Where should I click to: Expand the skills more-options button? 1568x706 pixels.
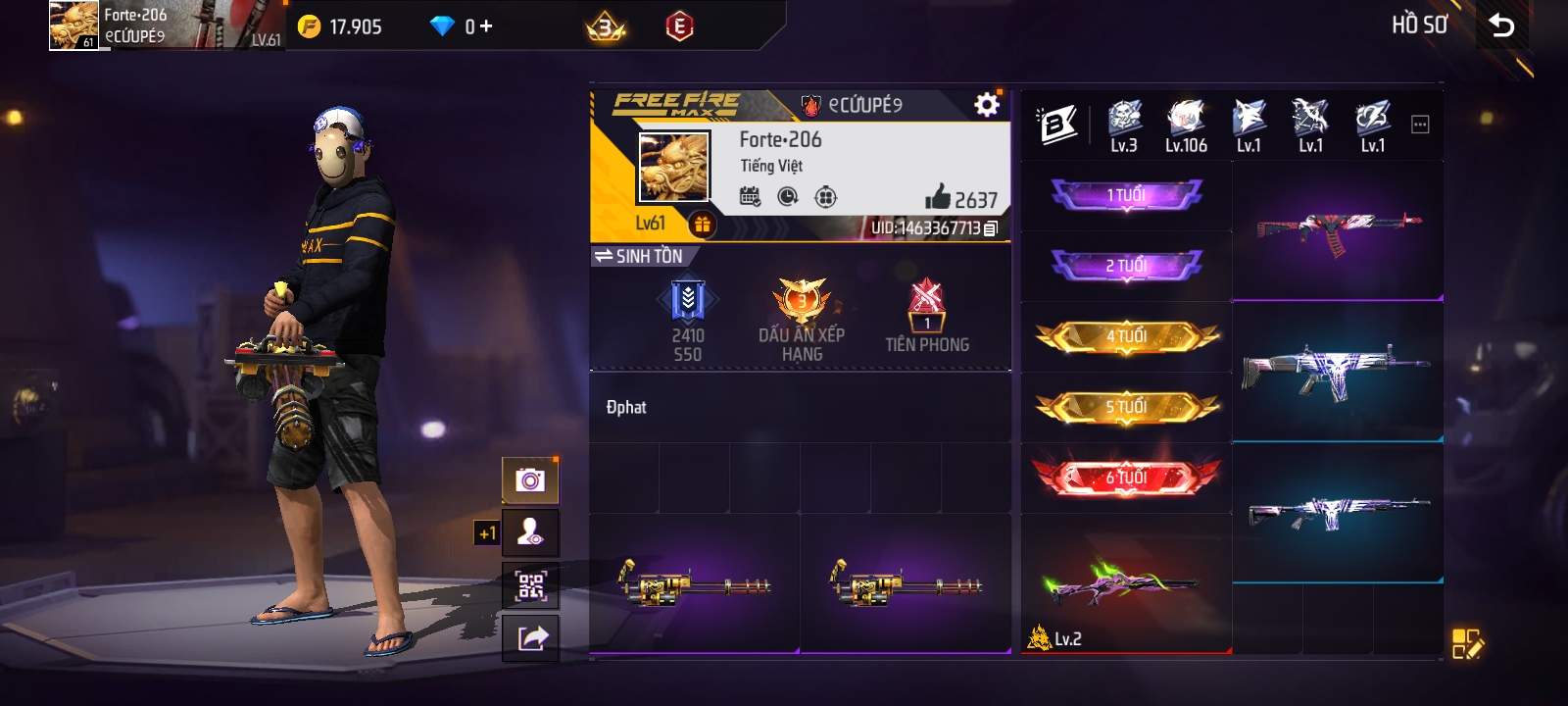tap(1420, 125)
